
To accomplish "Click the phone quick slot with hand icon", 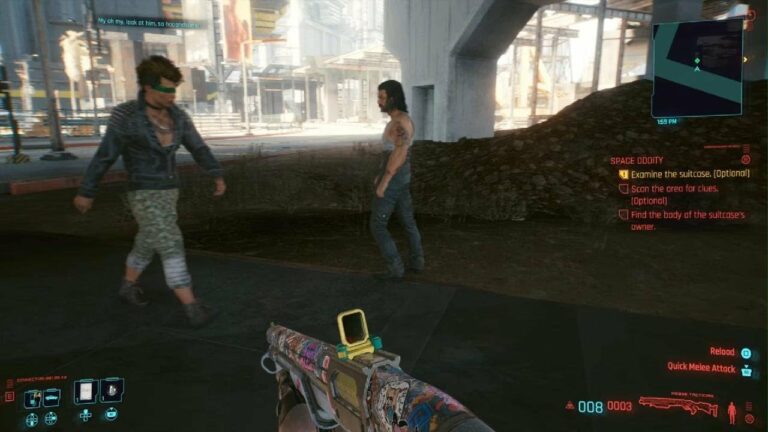I will pyautogui.click(x=32, y=398).
